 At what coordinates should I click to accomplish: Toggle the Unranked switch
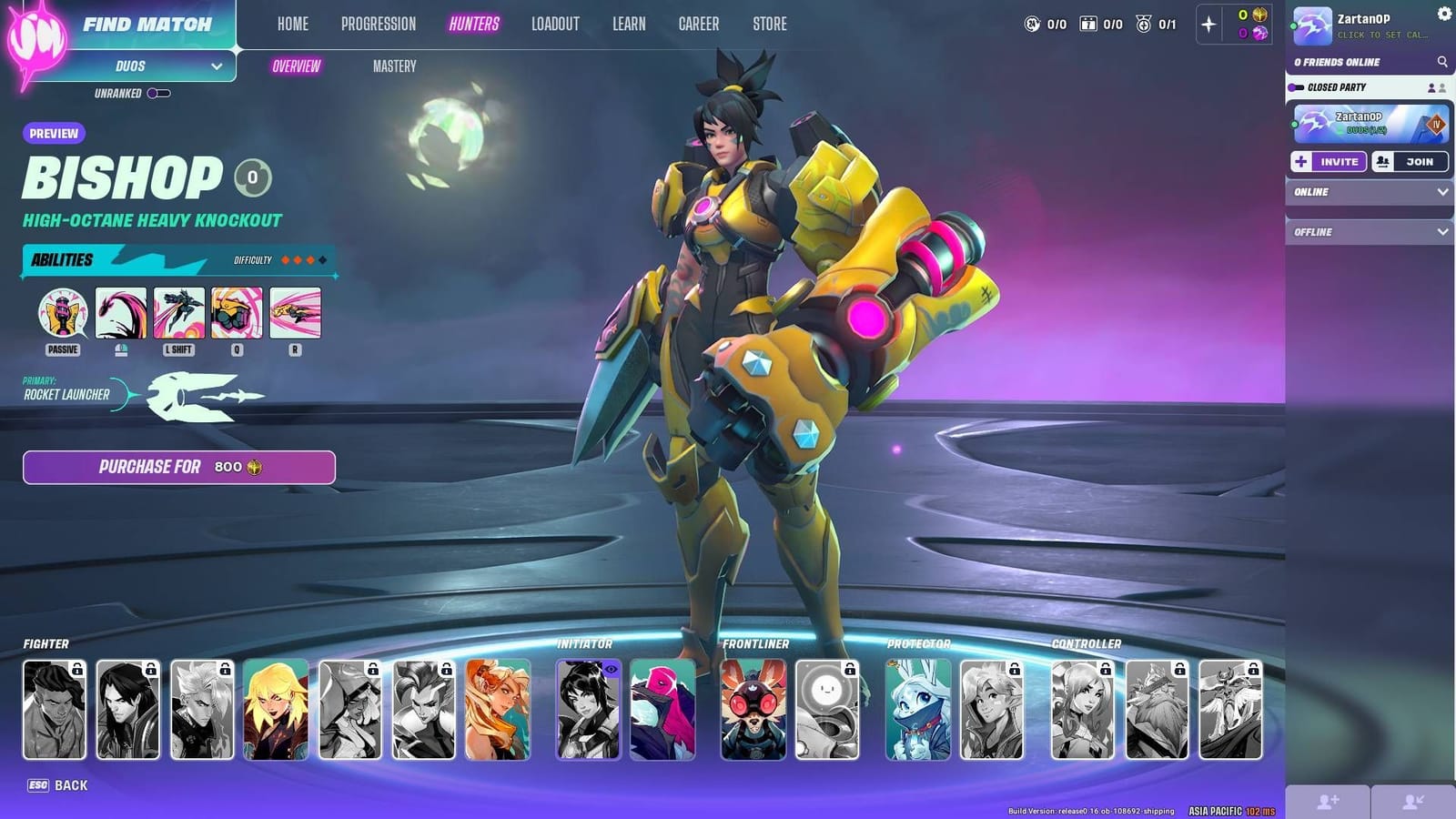(x=157, y=92)
